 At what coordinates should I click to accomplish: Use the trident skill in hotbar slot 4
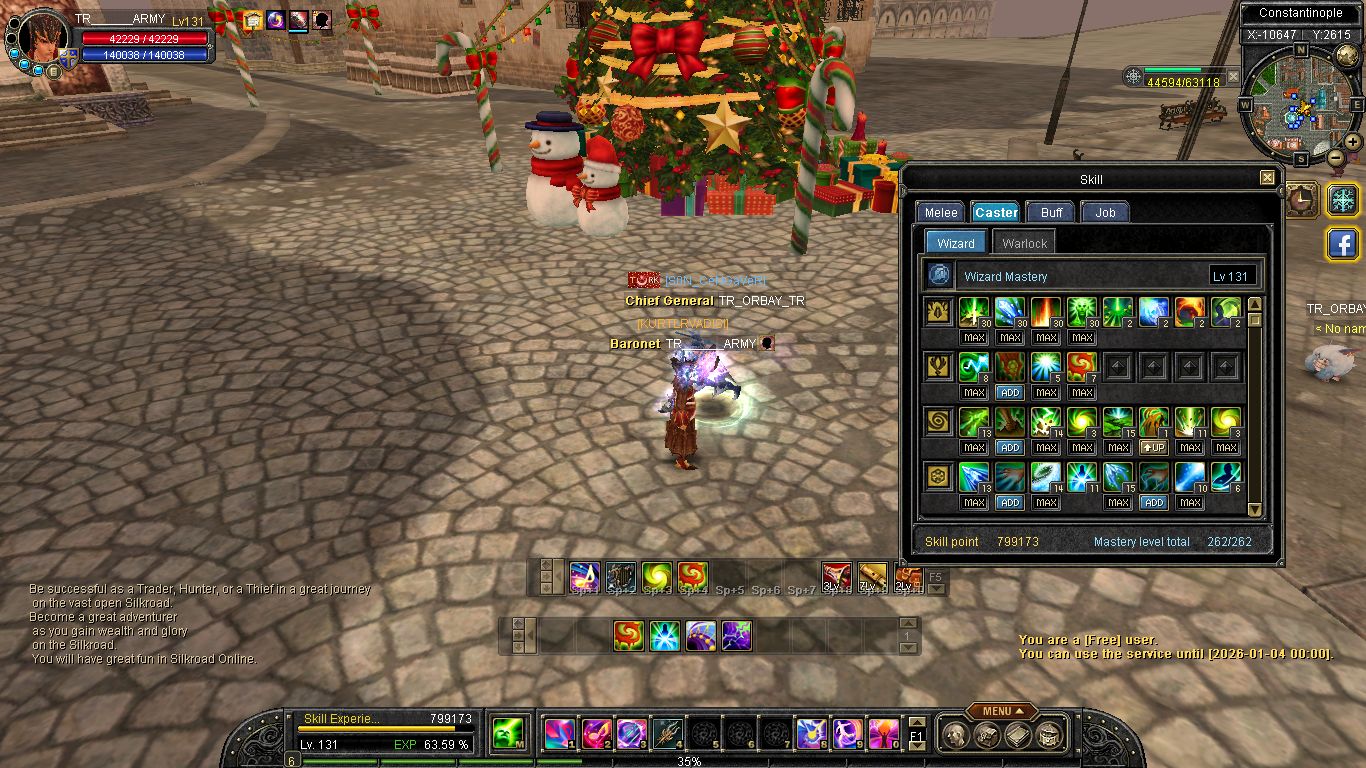pyautogui.click(x=667, y=734)
